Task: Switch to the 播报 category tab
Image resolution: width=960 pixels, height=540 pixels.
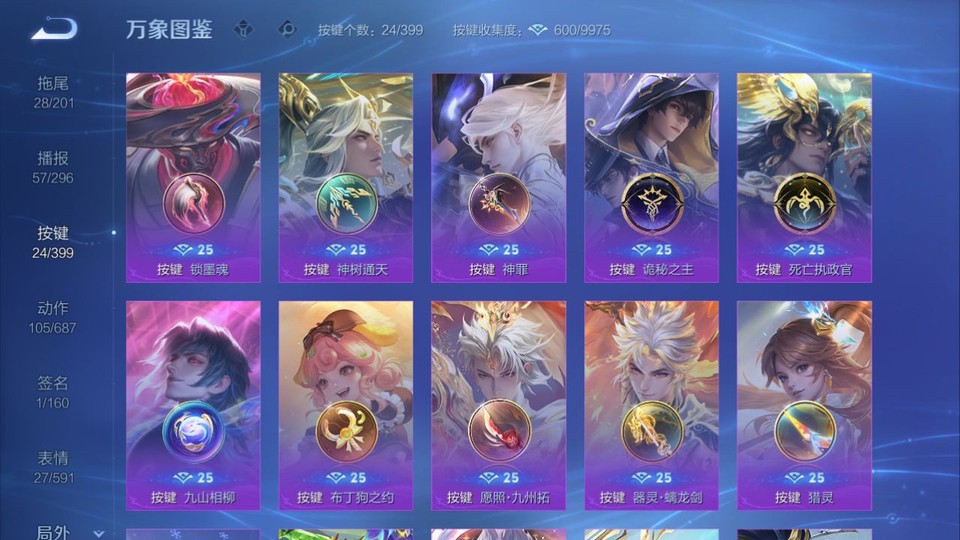Action: 54,167
